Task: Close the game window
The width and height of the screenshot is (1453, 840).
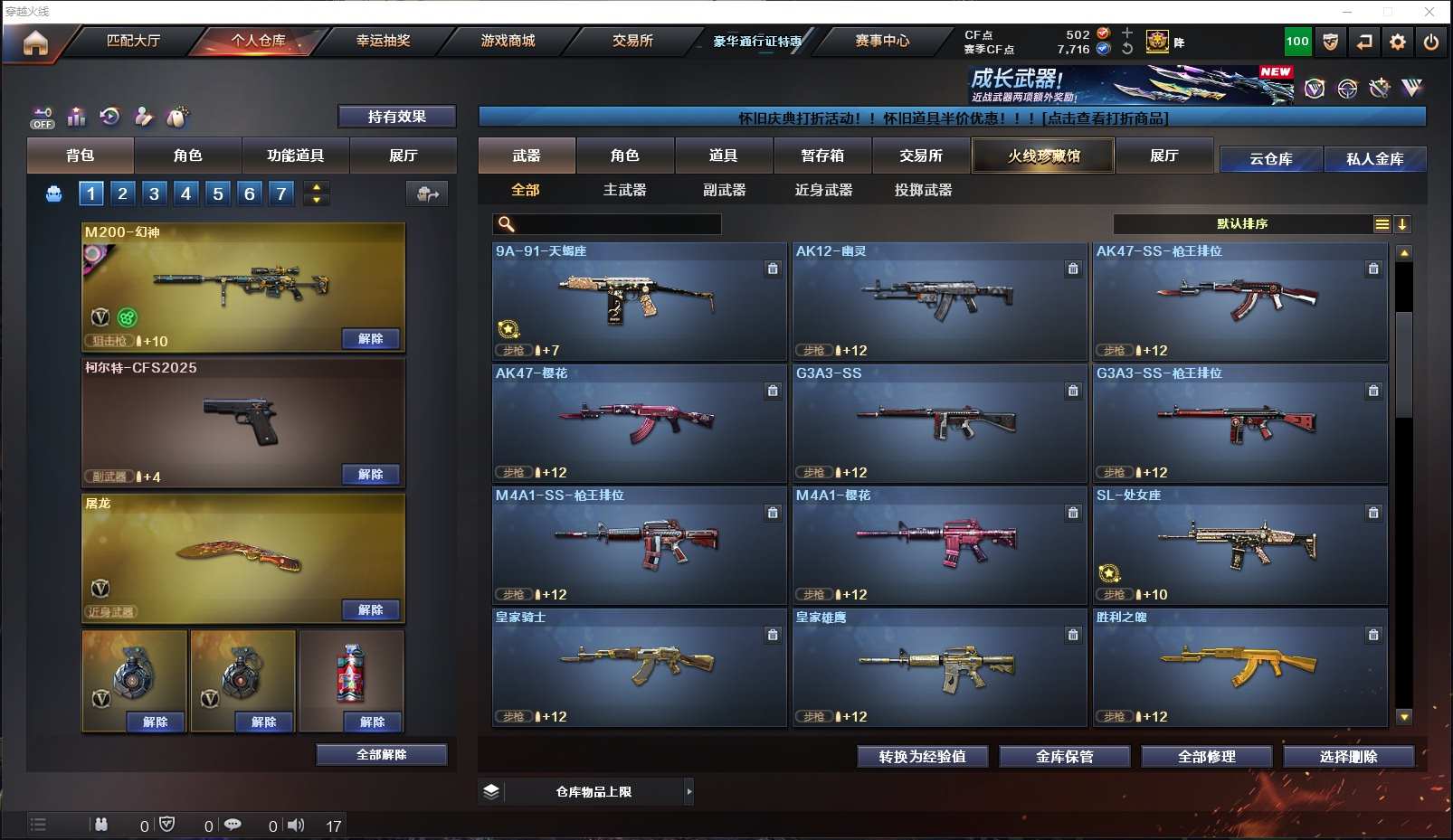Action: coord(1429,12)
